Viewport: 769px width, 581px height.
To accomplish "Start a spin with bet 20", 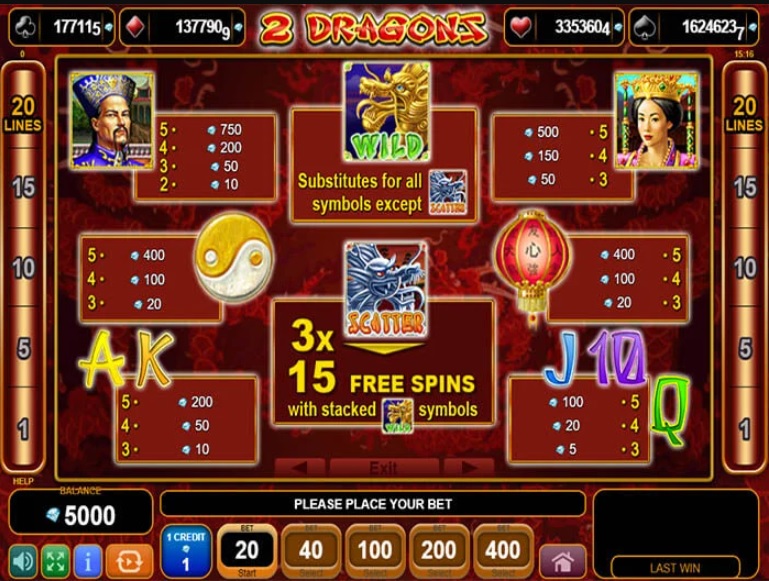I will point(246,550).
